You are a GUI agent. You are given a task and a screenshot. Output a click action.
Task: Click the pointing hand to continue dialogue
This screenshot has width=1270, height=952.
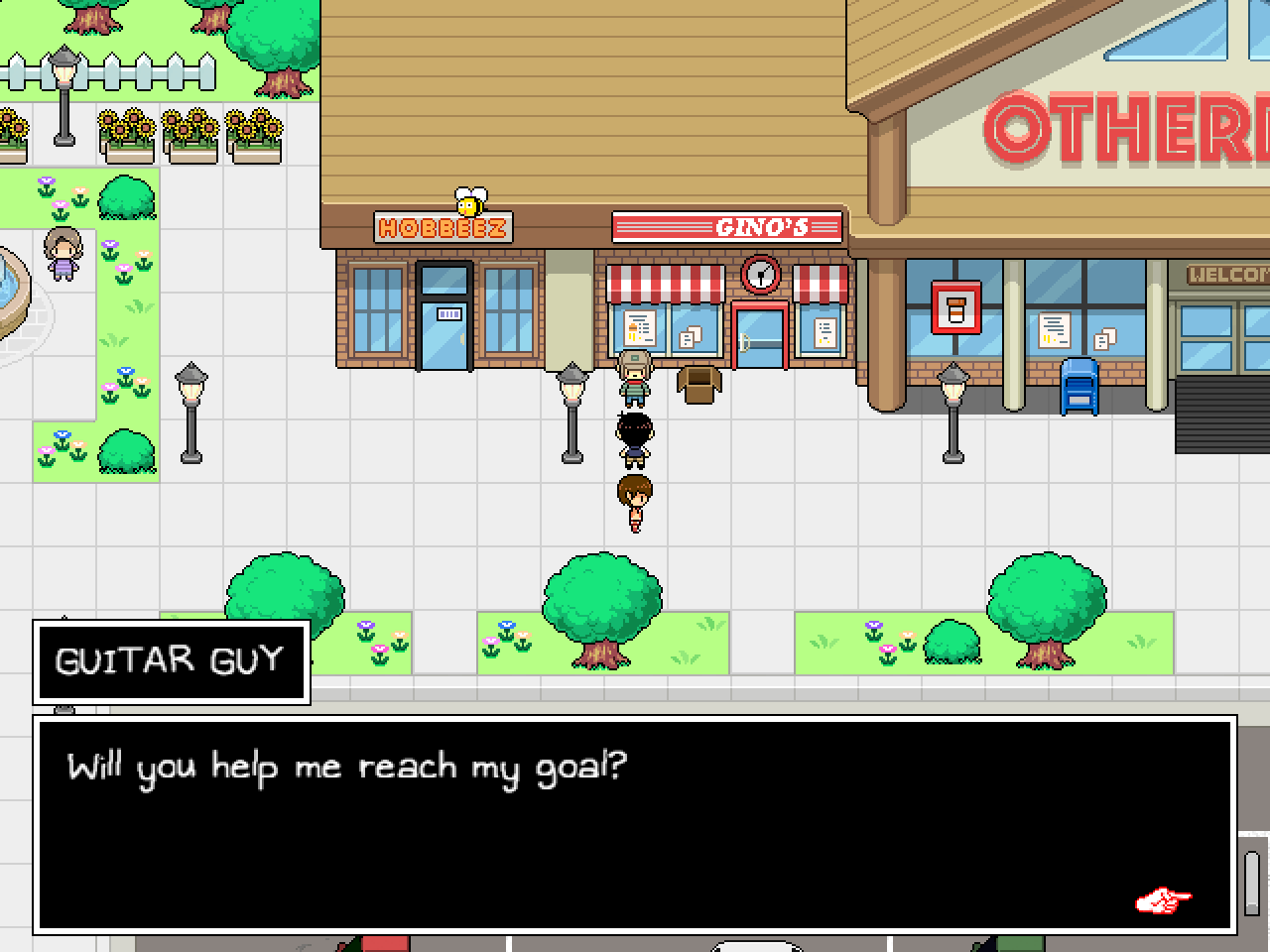click(1163, 901)
